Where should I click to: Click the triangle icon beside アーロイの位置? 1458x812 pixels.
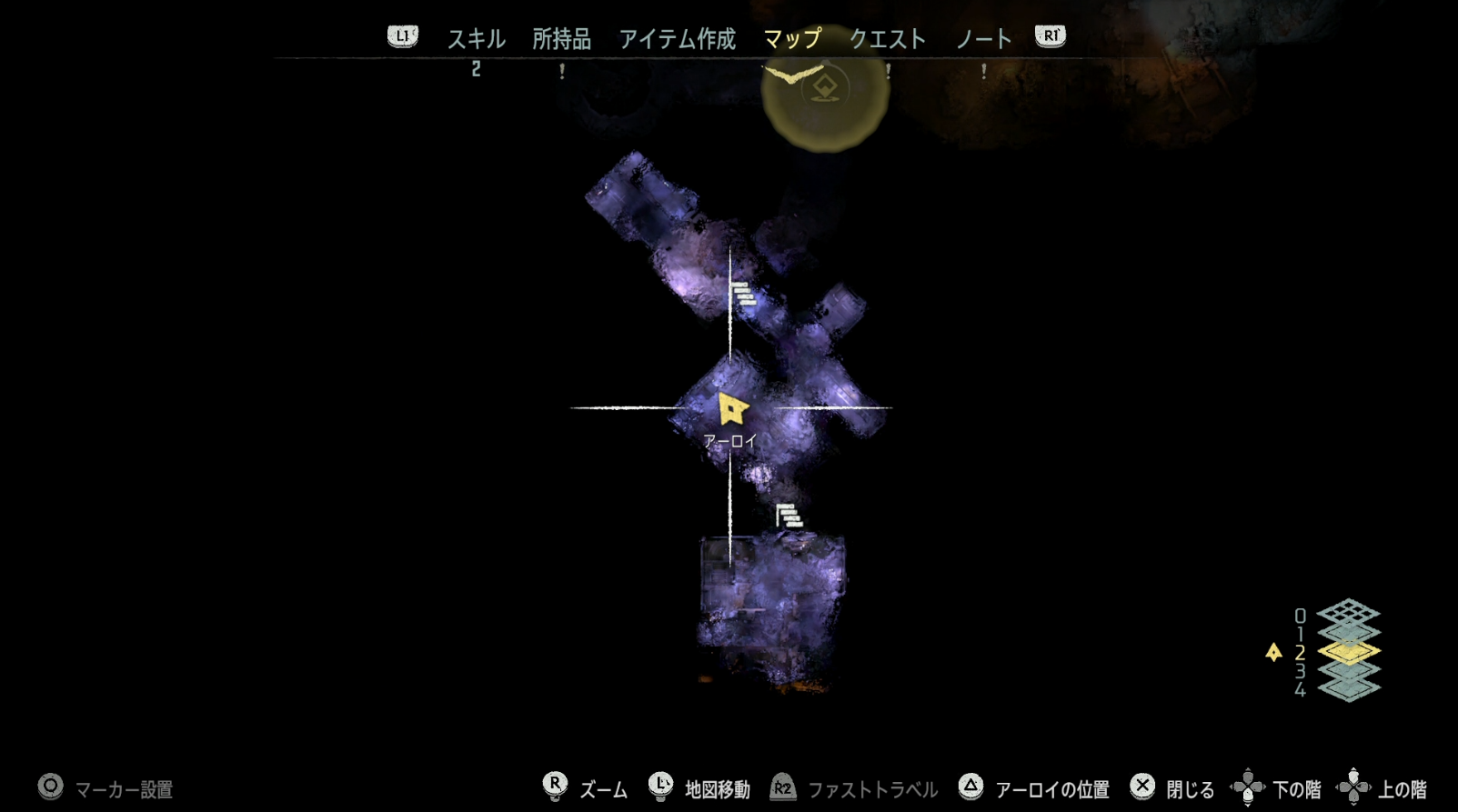click(x=973, y=787)
